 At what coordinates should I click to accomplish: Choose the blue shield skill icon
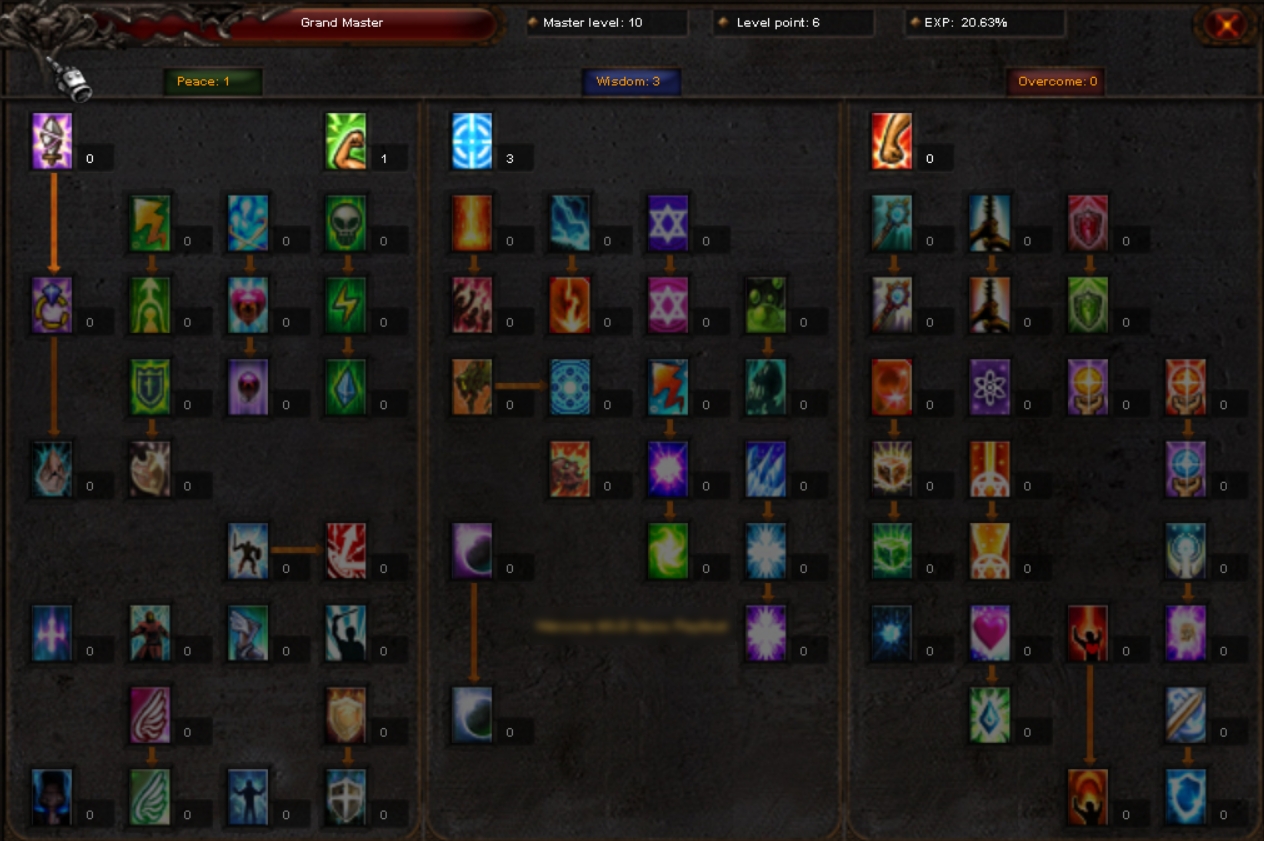coord(1186,797)
